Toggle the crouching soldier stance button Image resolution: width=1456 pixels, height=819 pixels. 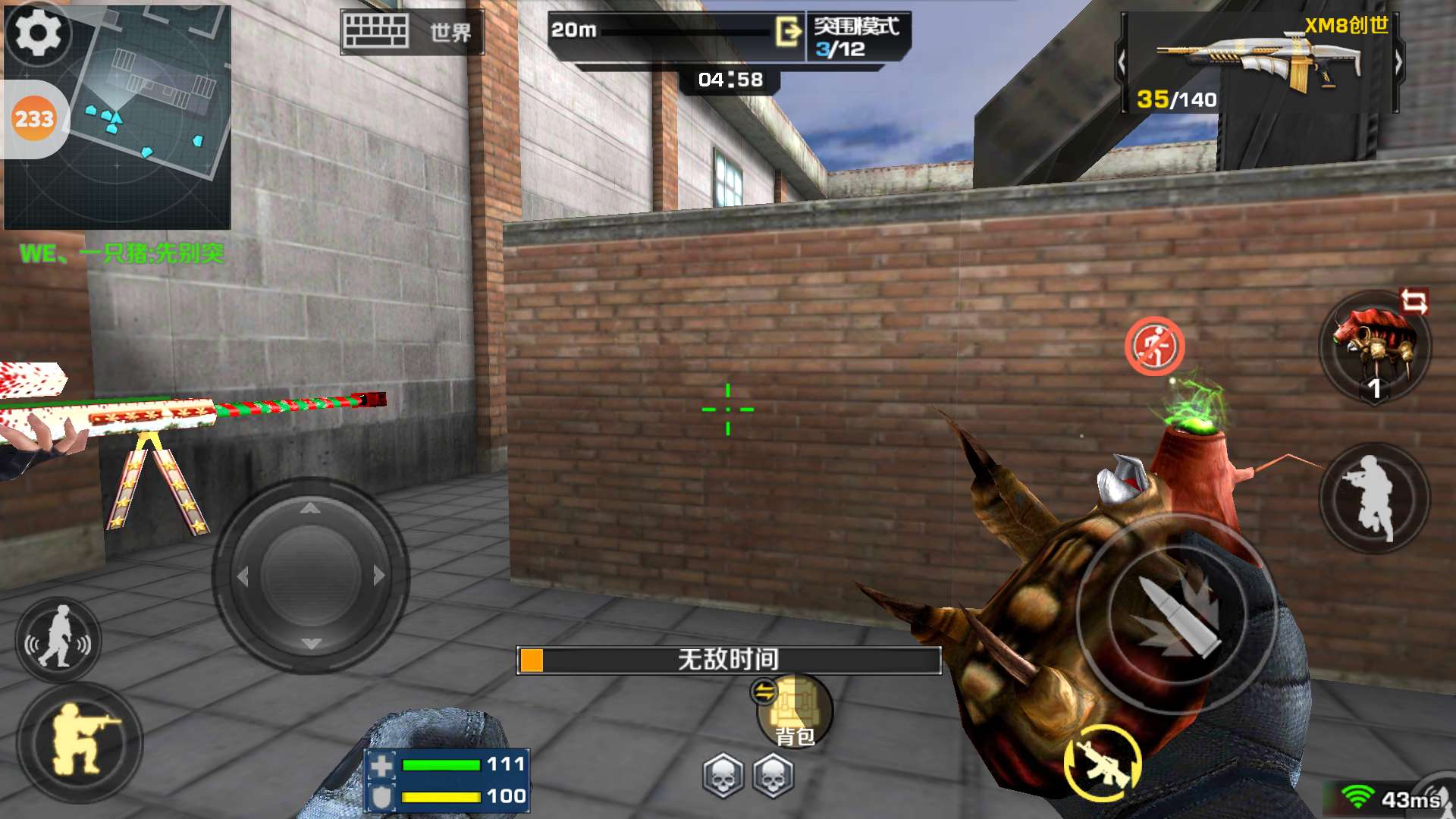point(80,742)
